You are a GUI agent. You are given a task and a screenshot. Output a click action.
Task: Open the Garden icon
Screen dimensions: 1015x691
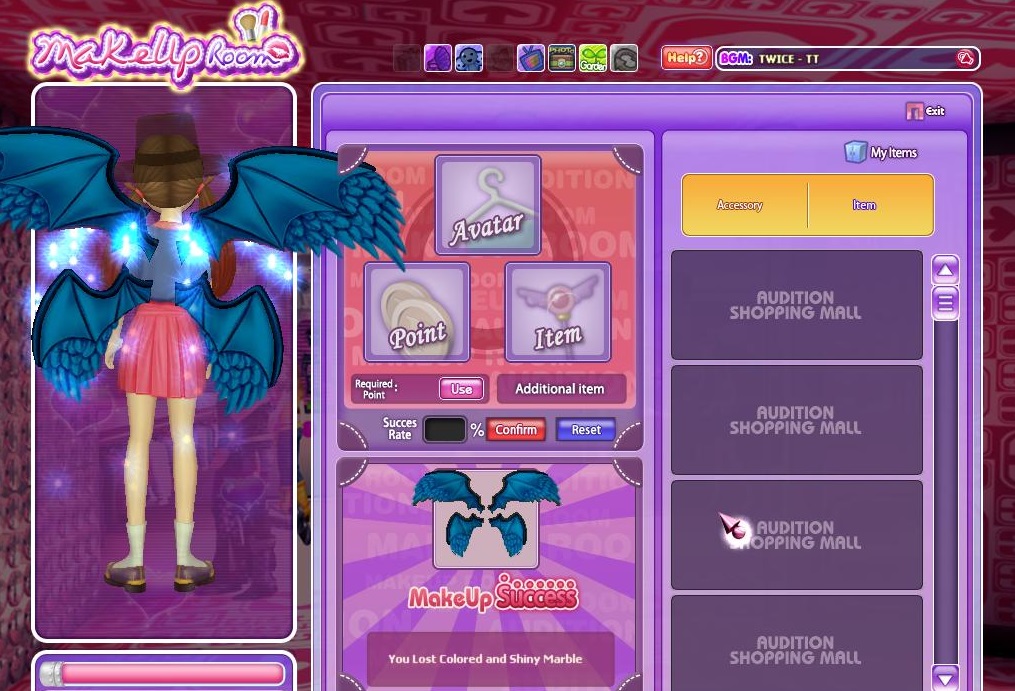593,58
